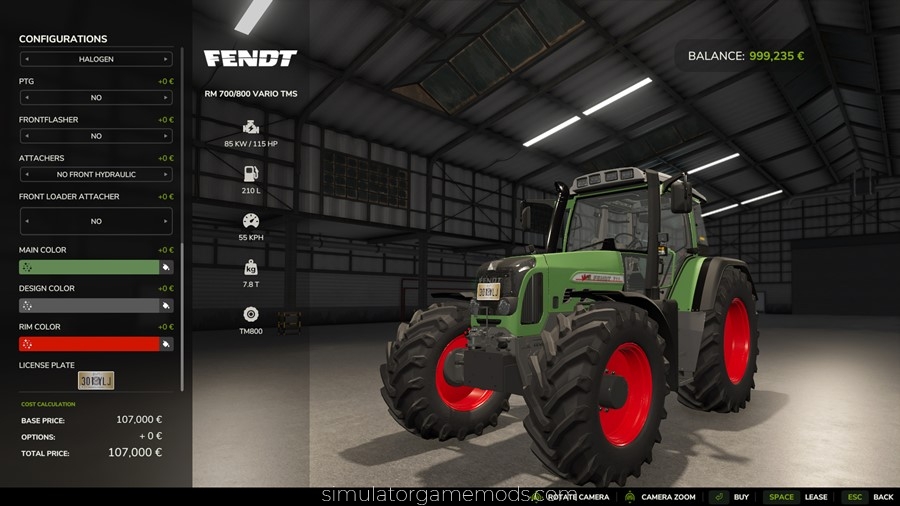The width and height of the screenshot is (900, 506).
Task: Open the gray Design Color picker
Action: [x=166, y=306]
